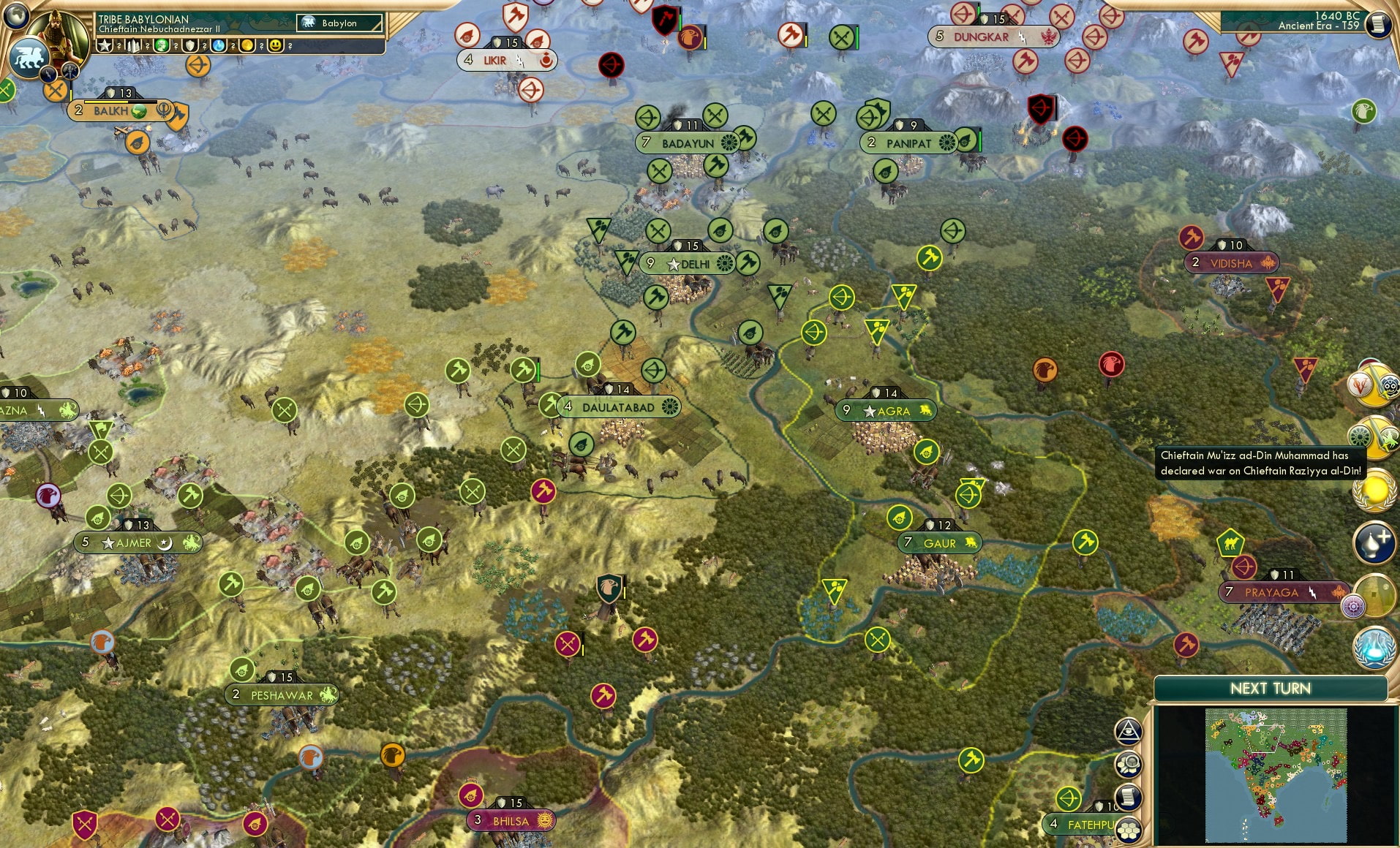Screen dimensions: 1400x848
Task: Expand the Agra city banner
Action: 885,411
